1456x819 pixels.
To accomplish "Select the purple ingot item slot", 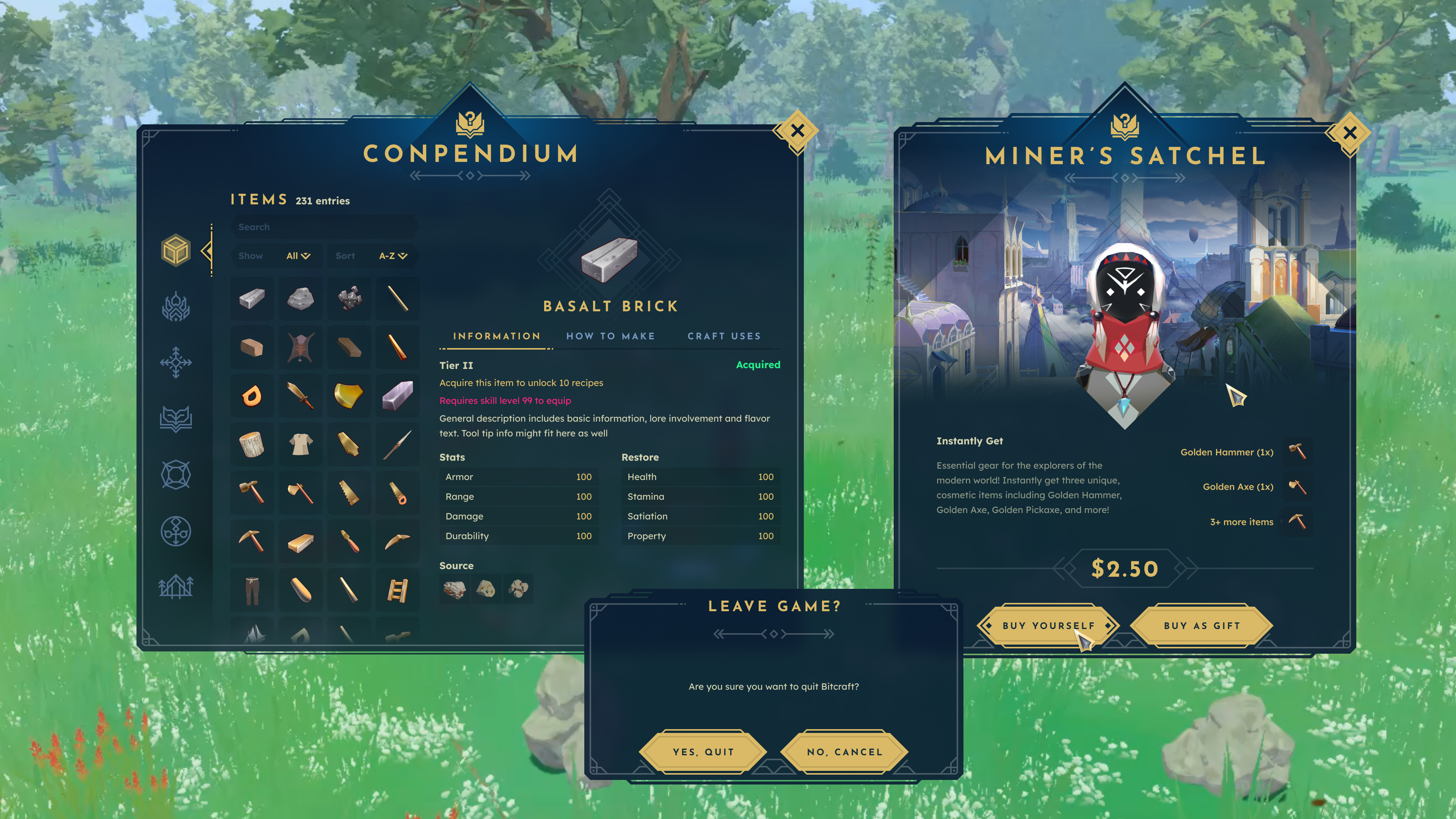I will click(x=397, y=395).
